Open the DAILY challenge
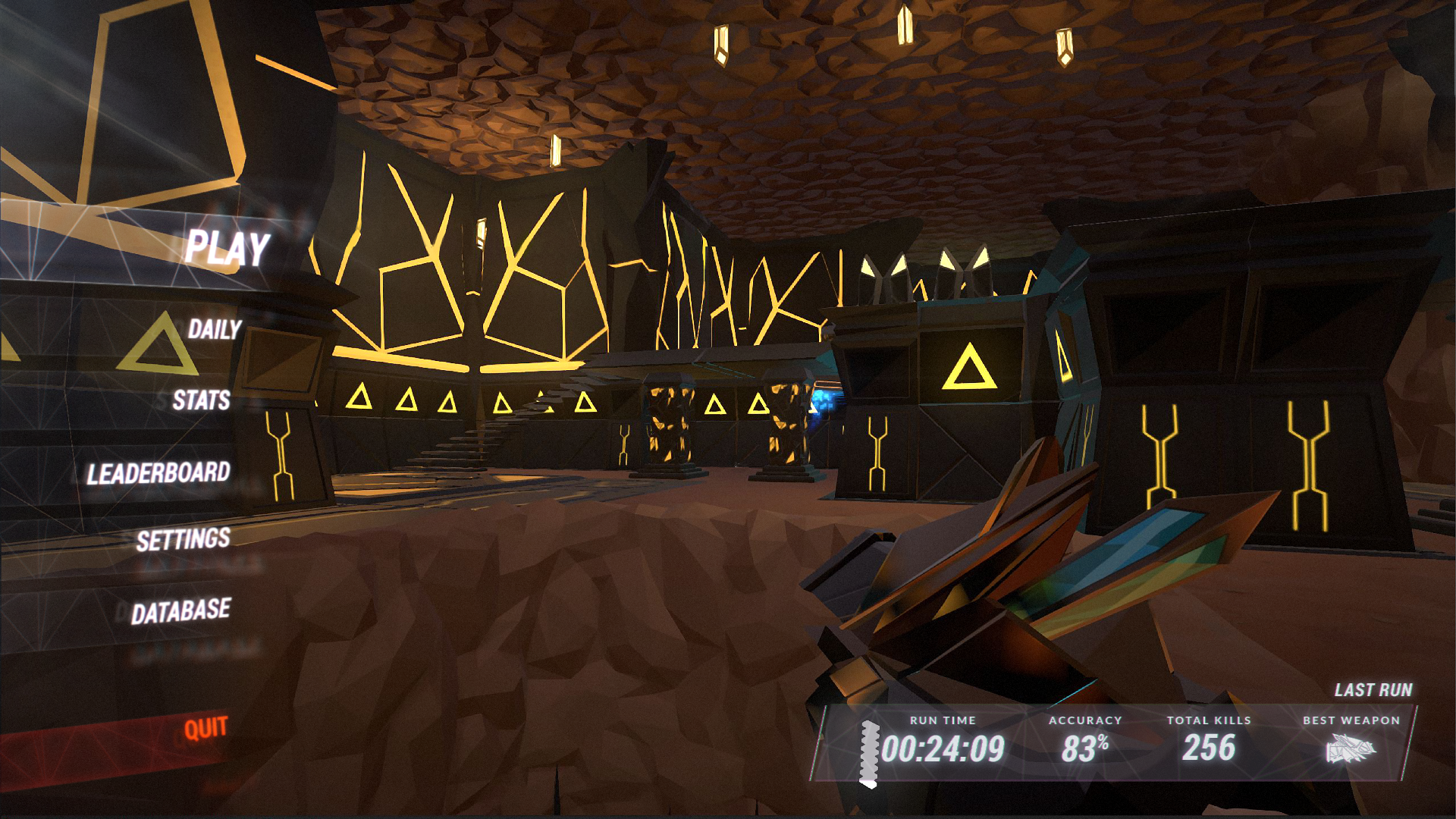This screenshot has height=819, width=1456. click(214, 329)
